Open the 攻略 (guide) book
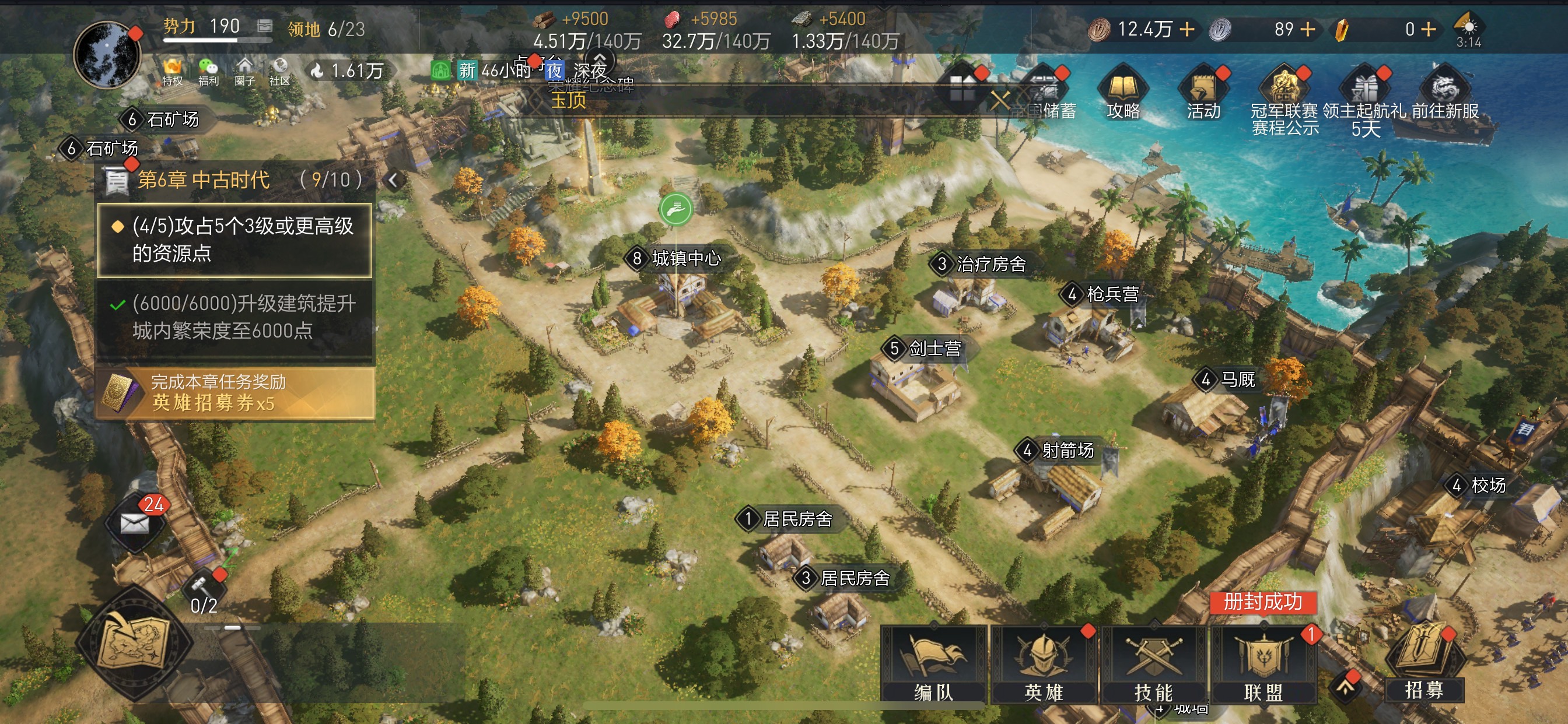This screenshot has width=1568, height=724. pos(1123,93)
